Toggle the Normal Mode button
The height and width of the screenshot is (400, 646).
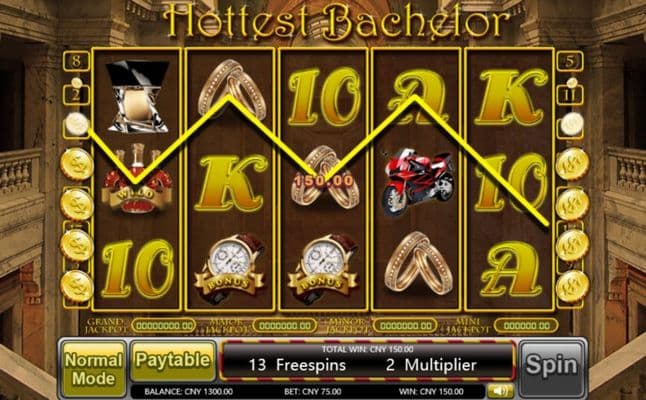(x=94, y=366)
